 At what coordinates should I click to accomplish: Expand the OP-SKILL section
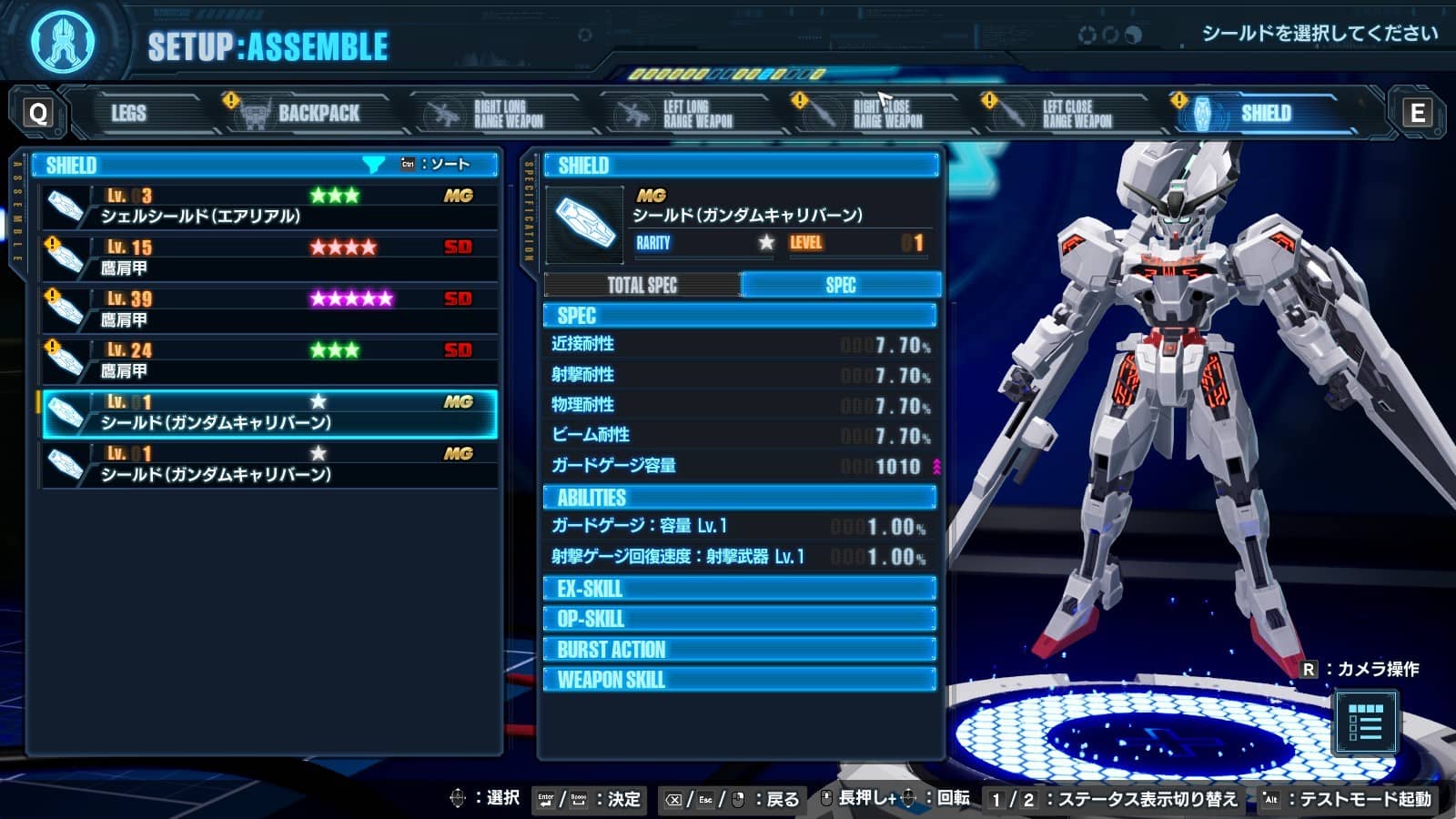(x=739, y=619)
